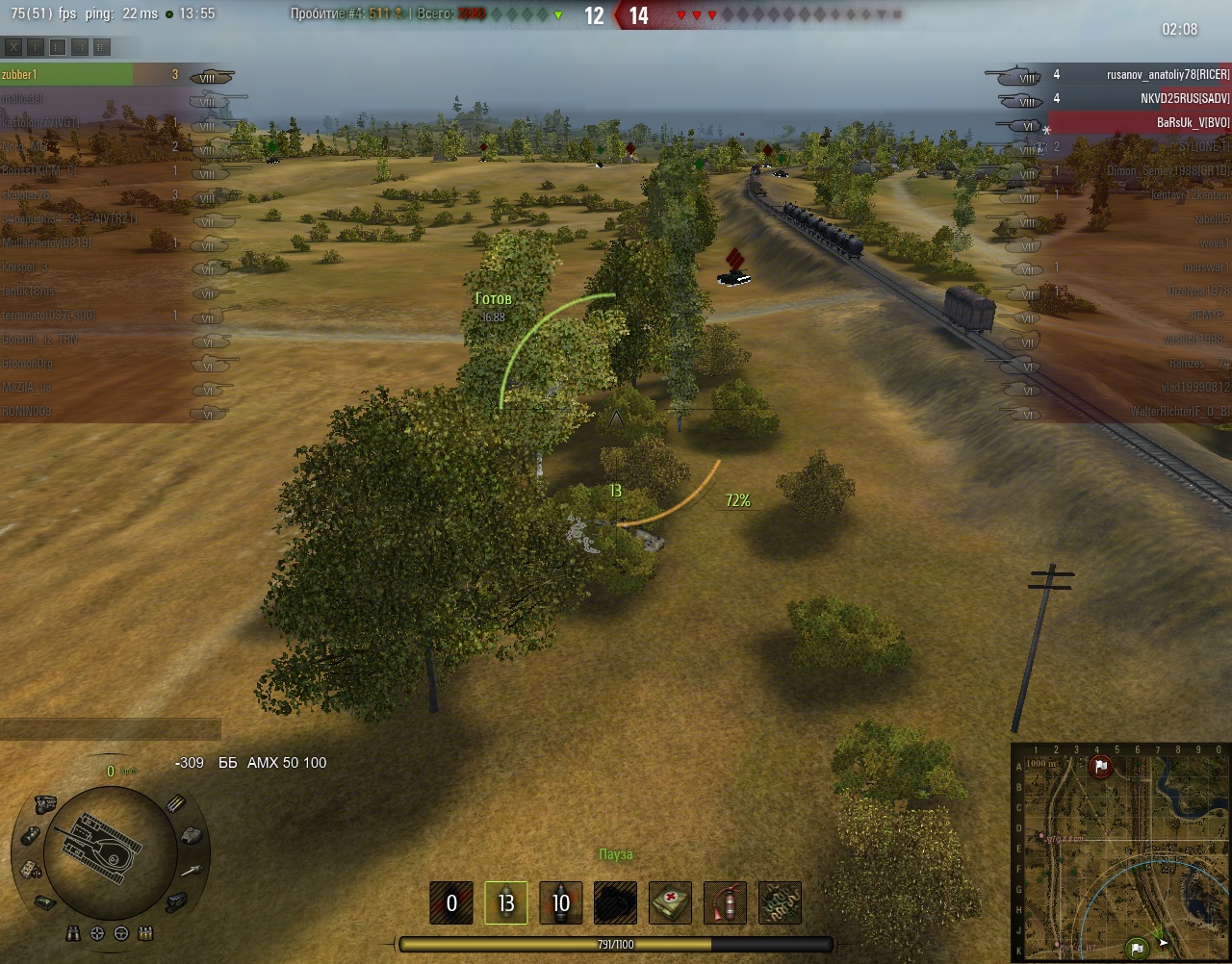Choose the empty shell slot showing 0
This screenshot has width=1232, height=964.
(x=451, y=902)
